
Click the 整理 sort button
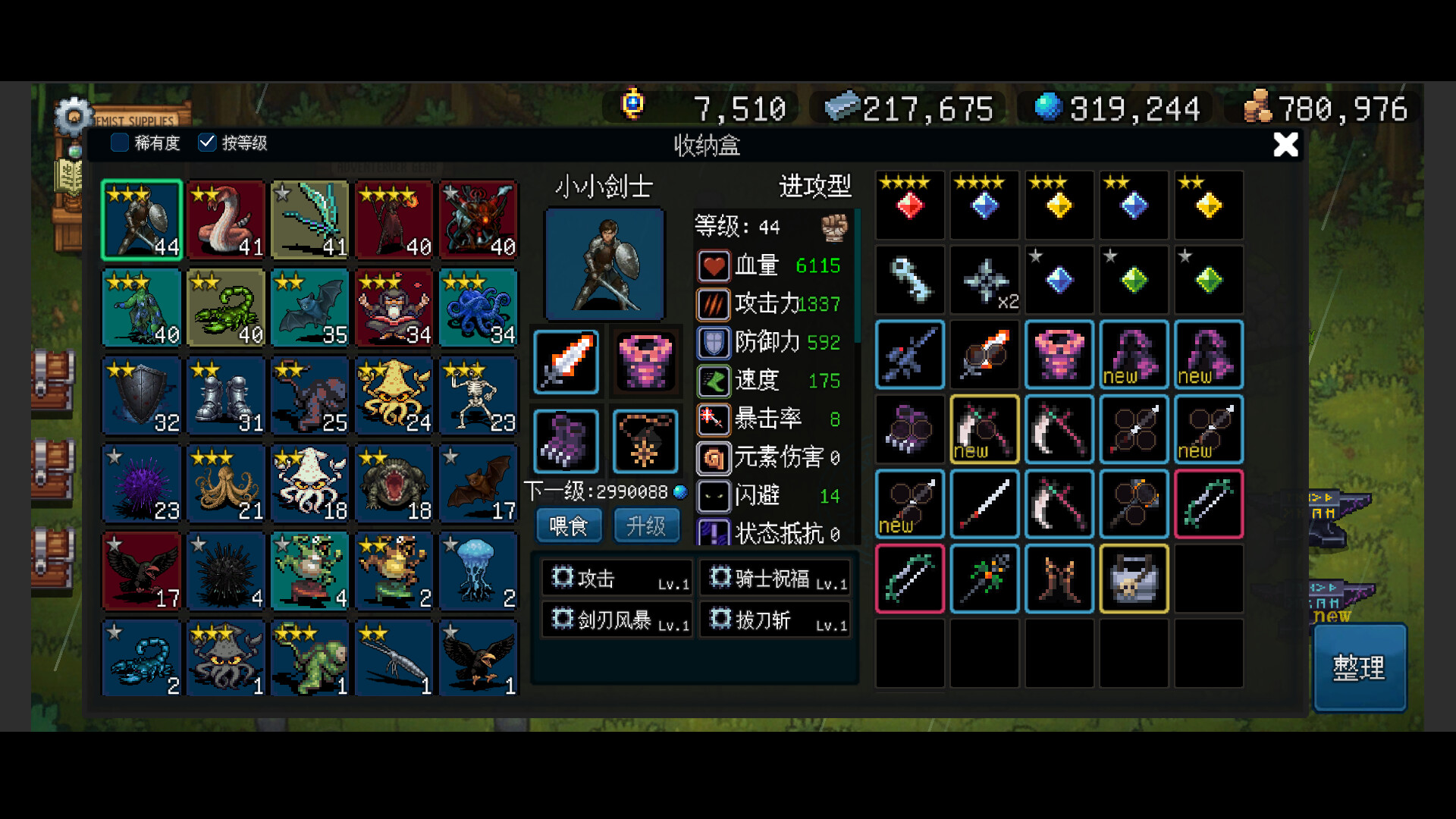[1360, 668]
